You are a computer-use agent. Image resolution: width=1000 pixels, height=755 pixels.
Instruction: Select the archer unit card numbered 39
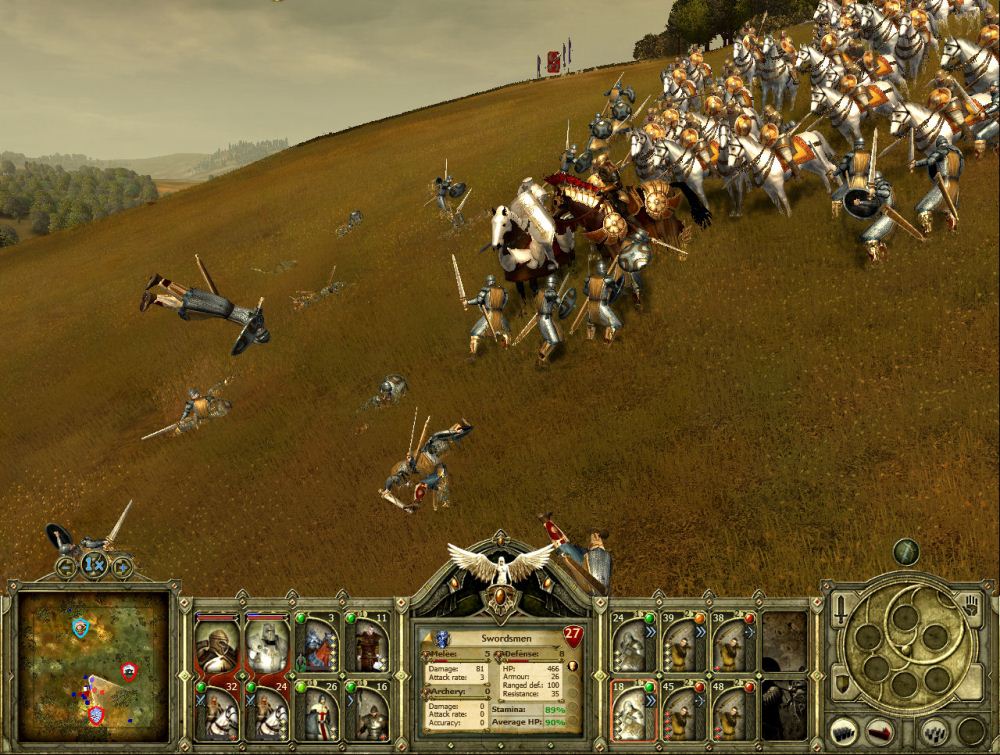click(684, 644)
